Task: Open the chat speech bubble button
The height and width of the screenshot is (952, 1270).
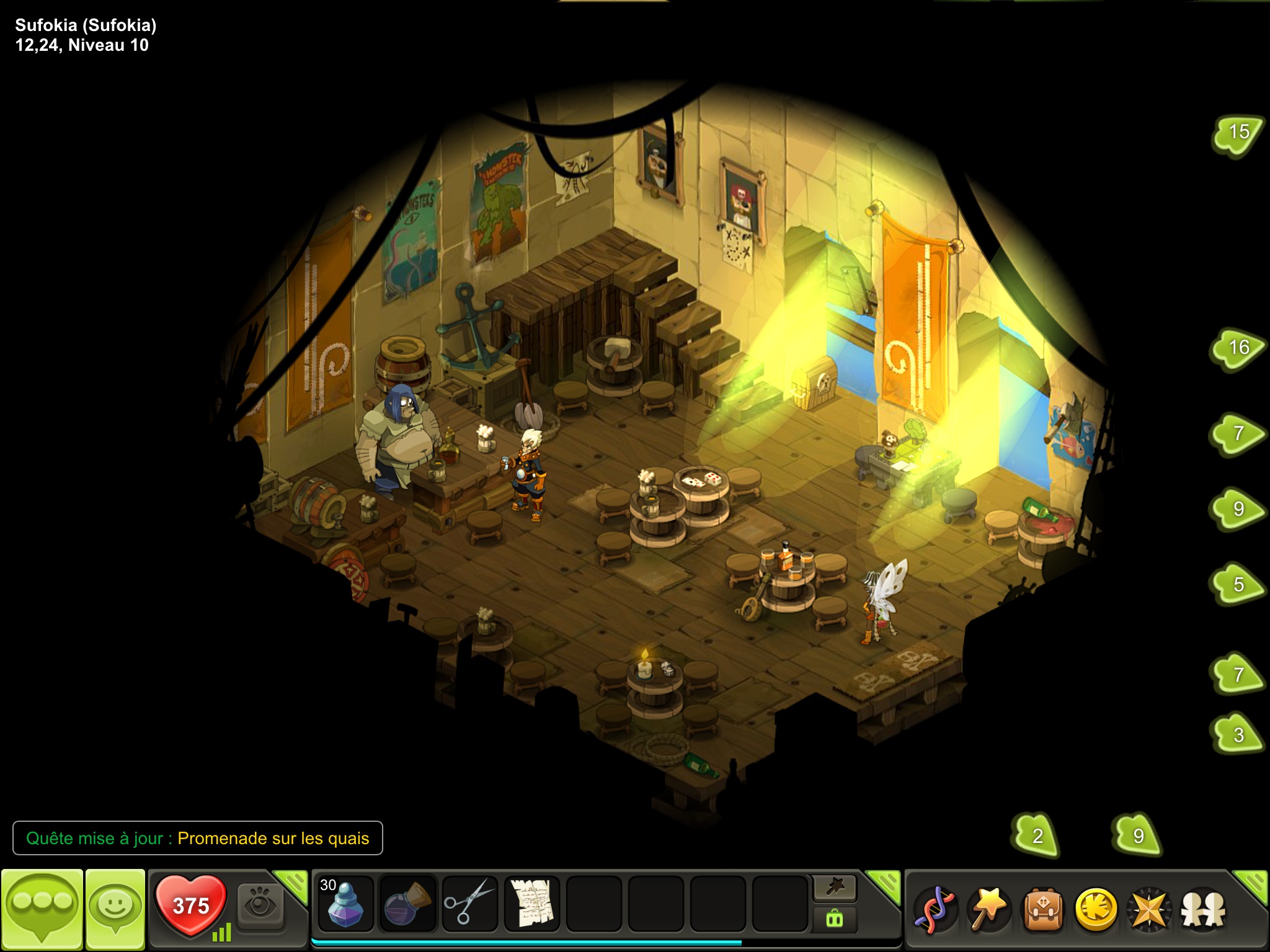Action: coord(42,907)
